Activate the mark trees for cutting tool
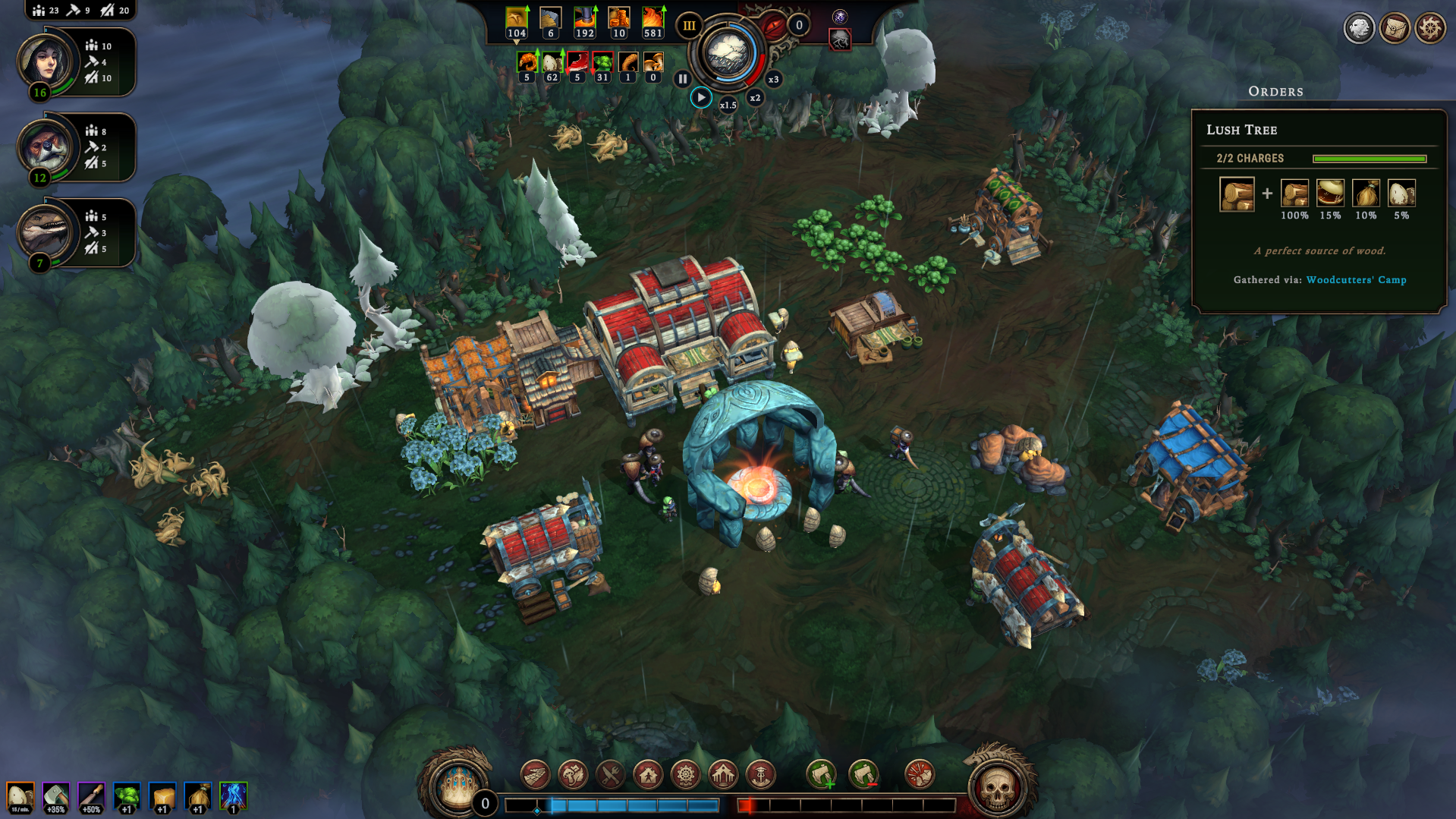The height and width of the screenshot is (819, 1456). (821, 775)
